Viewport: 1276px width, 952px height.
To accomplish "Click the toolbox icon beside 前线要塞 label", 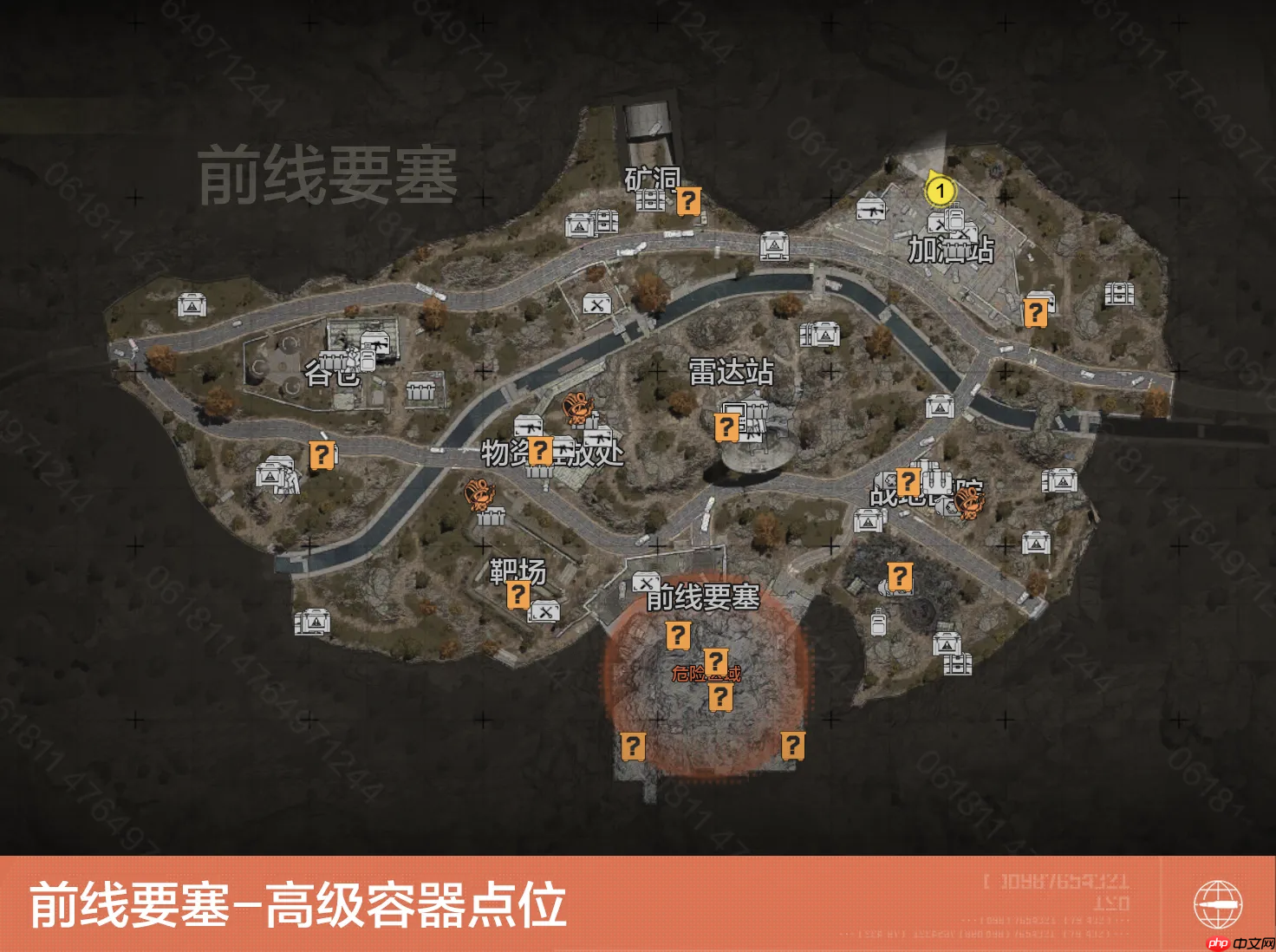I will coord(645,581).
